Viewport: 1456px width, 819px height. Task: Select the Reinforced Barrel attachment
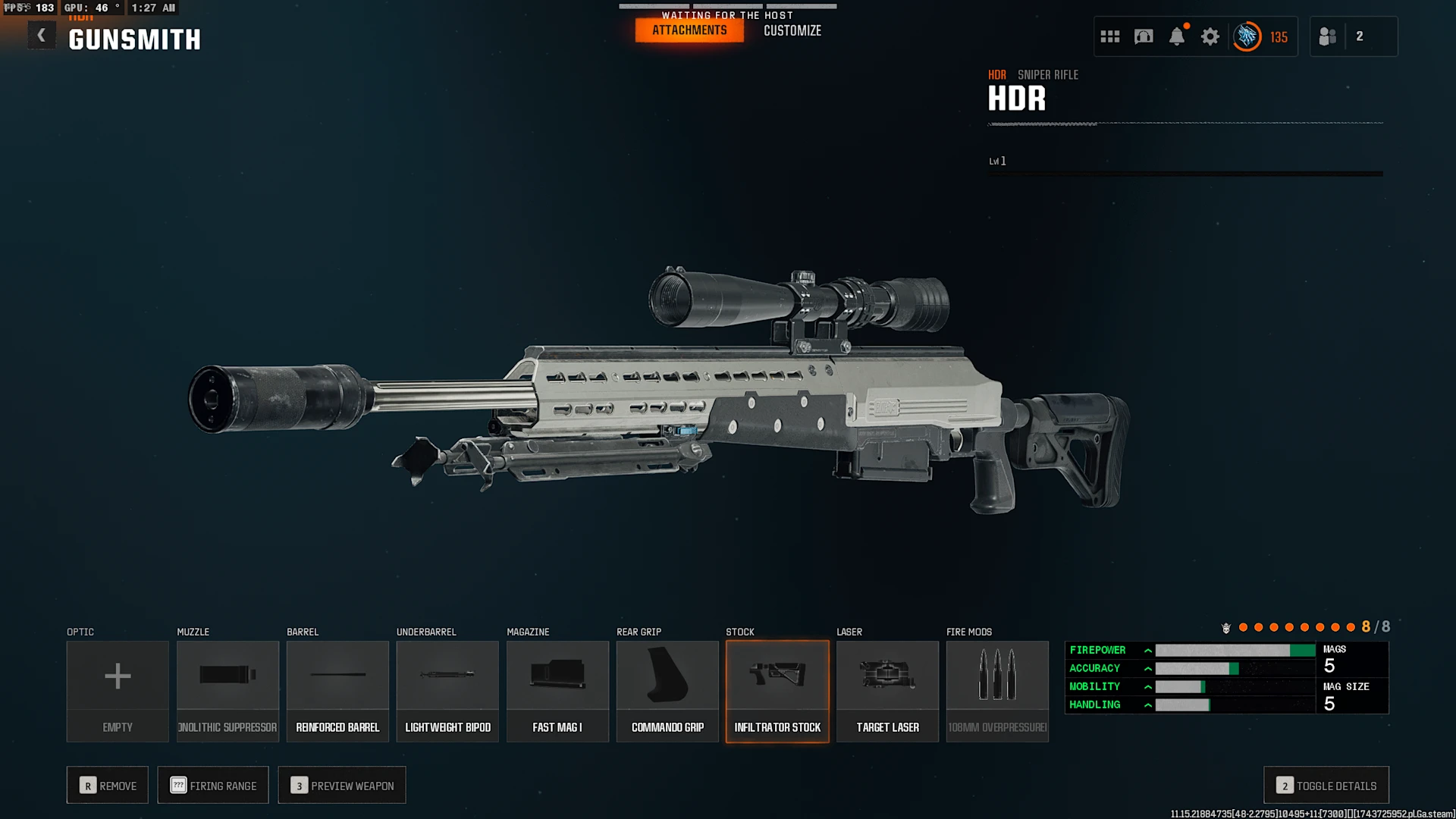[337, 690]
